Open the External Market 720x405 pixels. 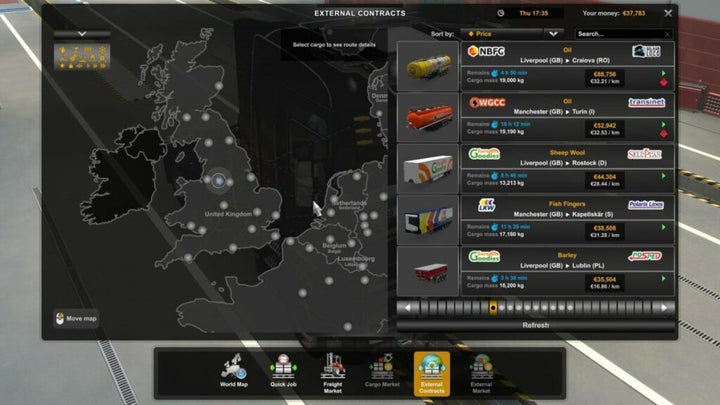coord(481,370)
